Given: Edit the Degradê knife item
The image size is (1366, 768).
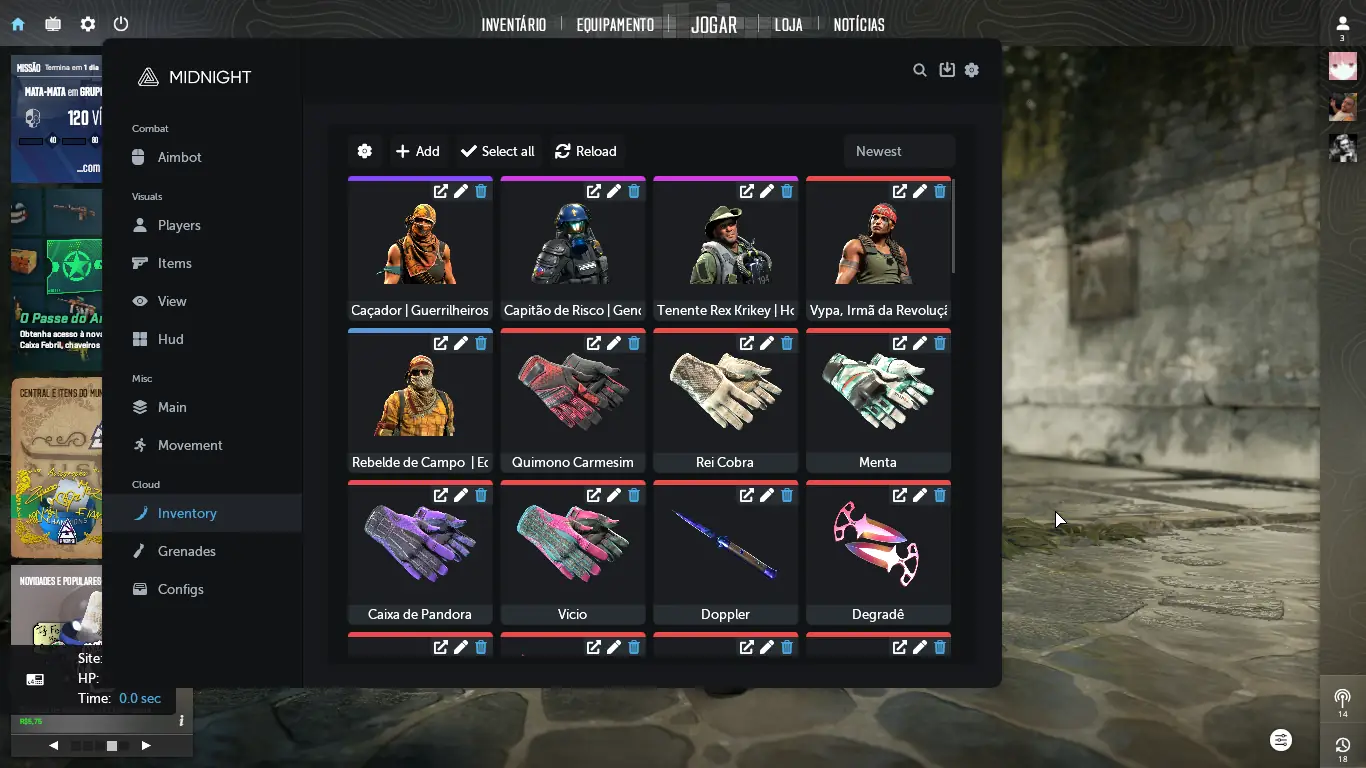Looking at the screenshot, I should coord(920,495).
